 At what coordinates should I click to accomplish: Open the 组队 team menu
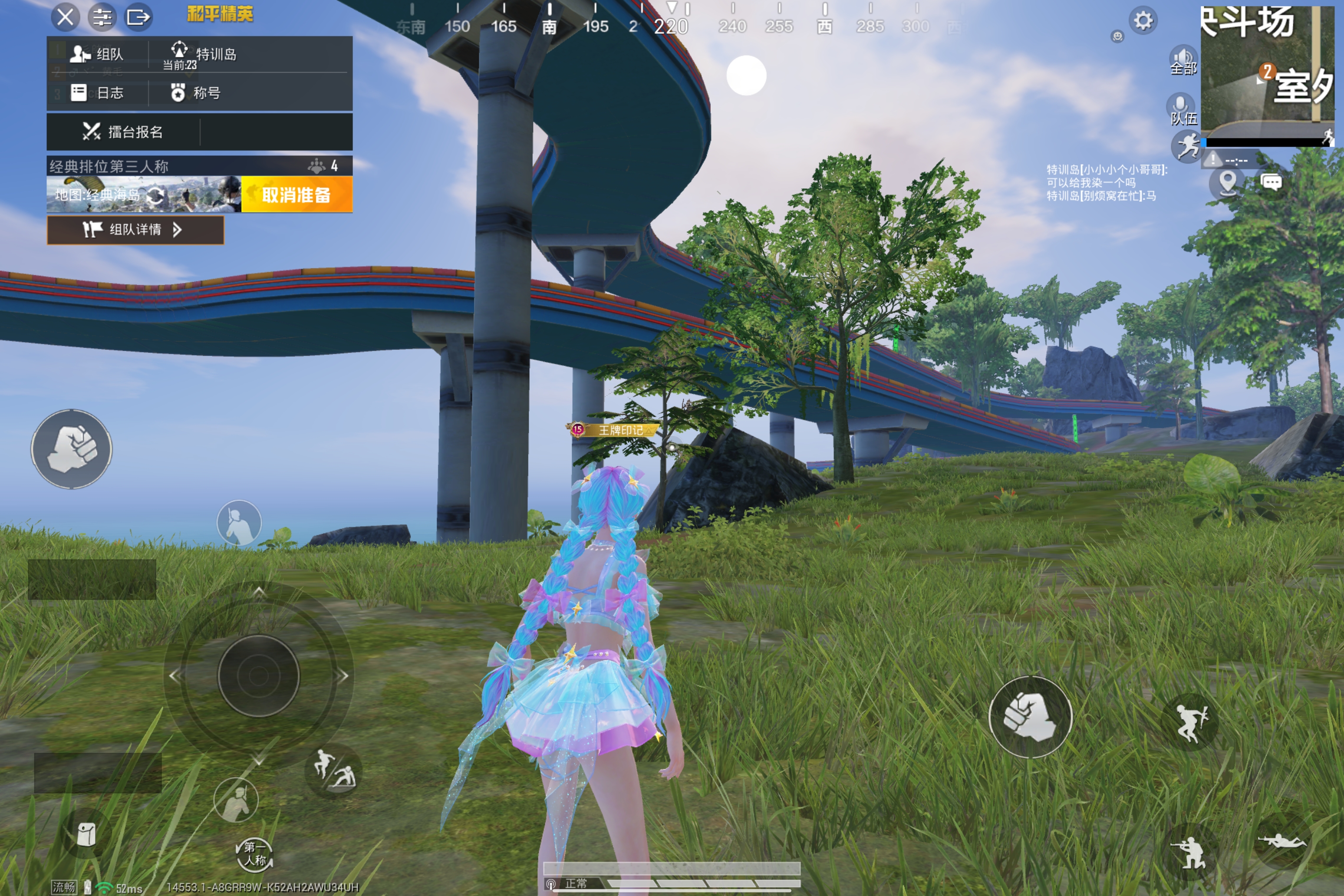(x=97, y=54)
